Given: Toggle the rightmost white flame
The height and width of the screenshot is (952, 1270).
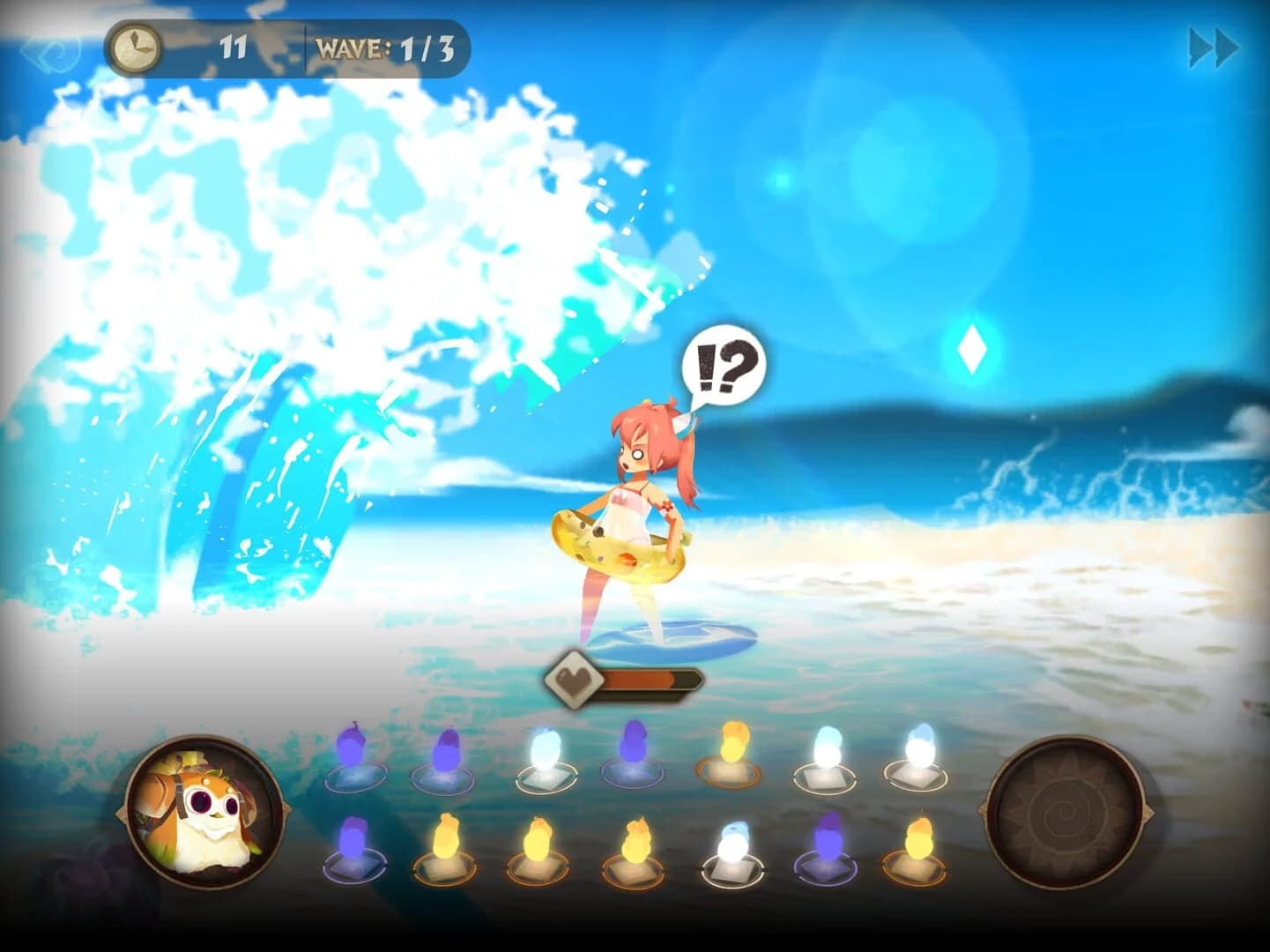Looking at the screenshot, I should tap(919, 747).
